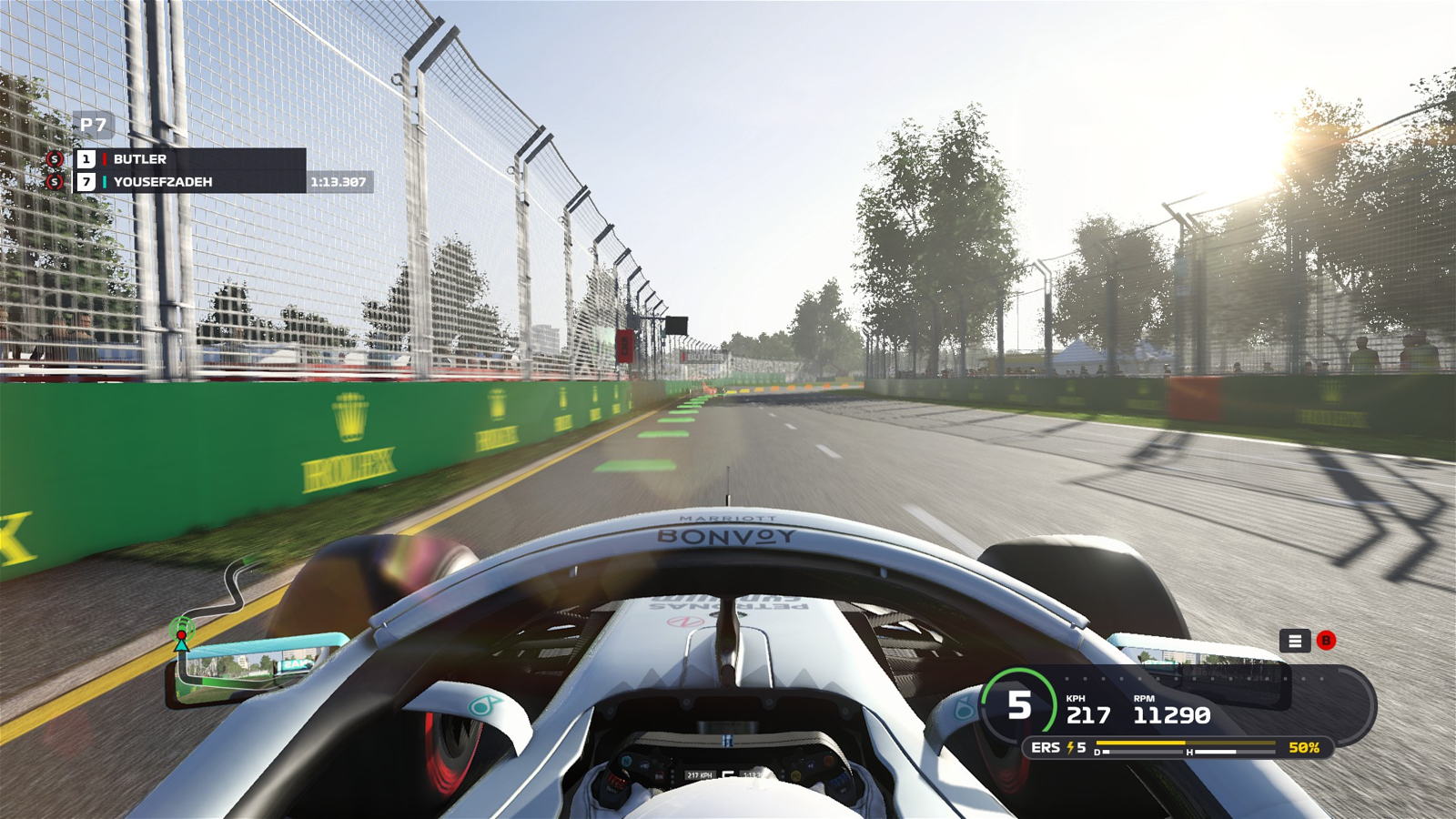Select the Butler leaderboard row
Screen dimensions: 1456x819
189,159
